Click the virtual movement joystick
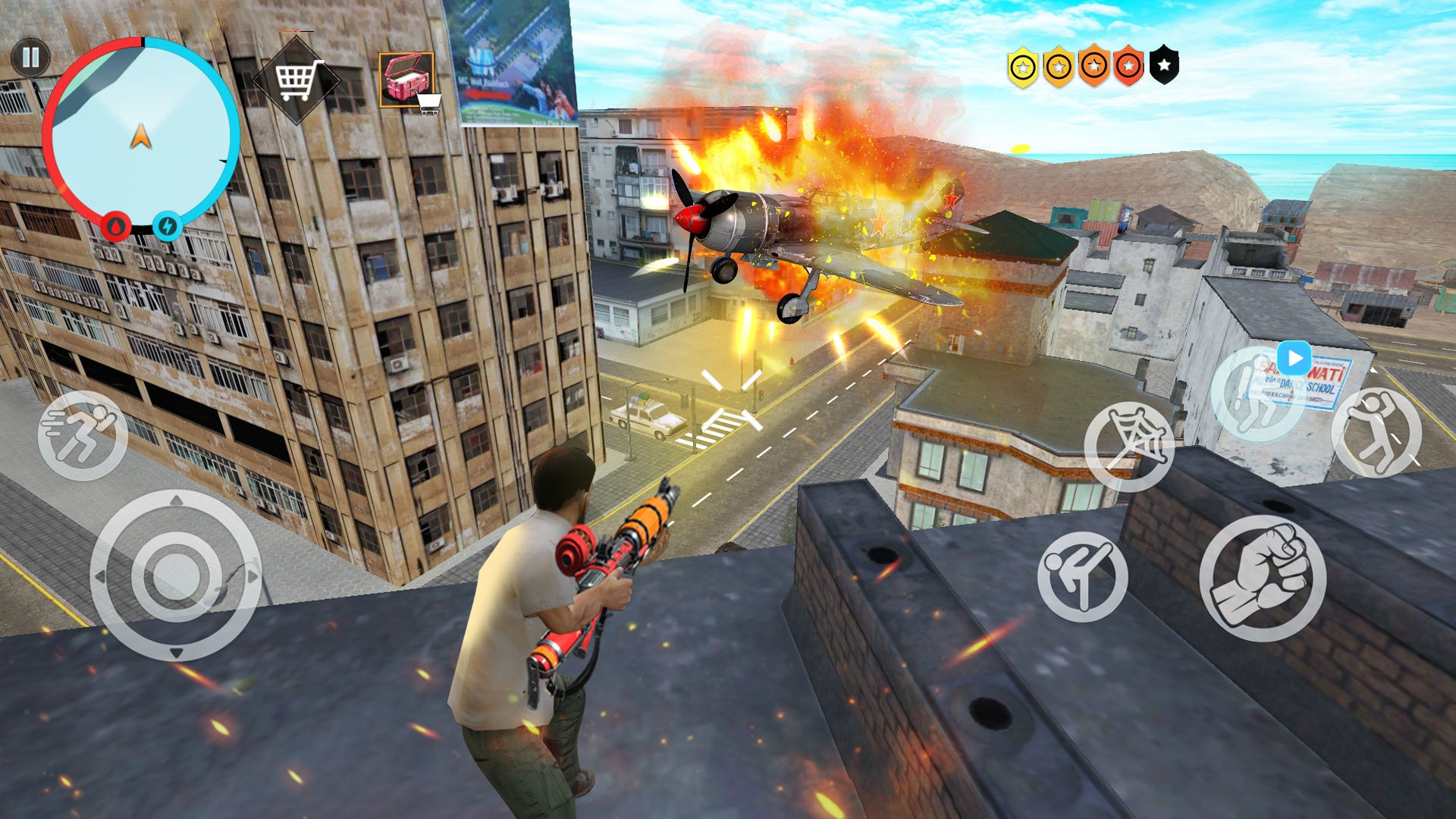Screen dimensions: 1456x819 tap(176, 575)
